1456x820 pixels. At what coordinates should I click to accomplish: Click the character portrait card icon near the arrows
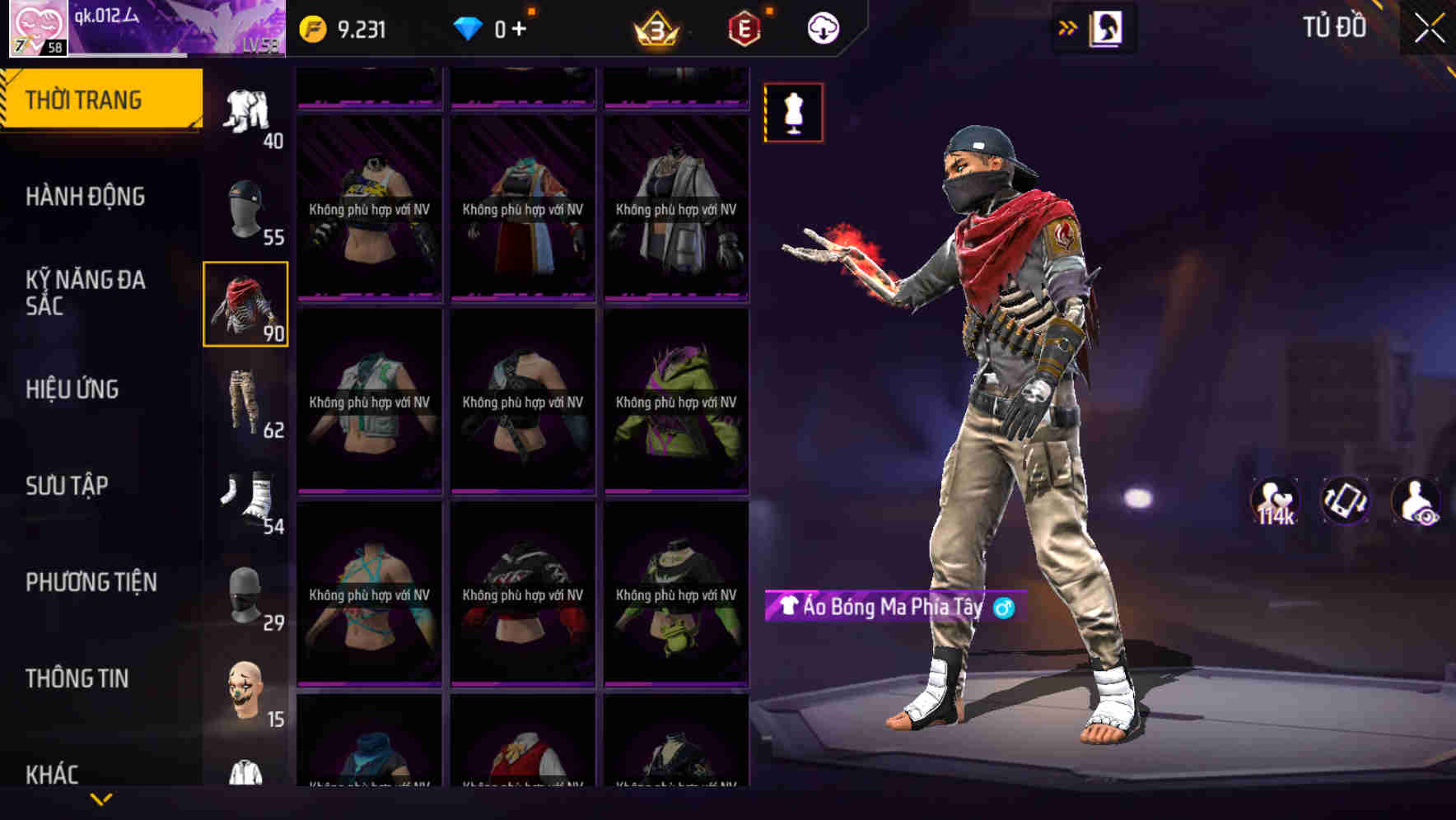click(1107, 27)
